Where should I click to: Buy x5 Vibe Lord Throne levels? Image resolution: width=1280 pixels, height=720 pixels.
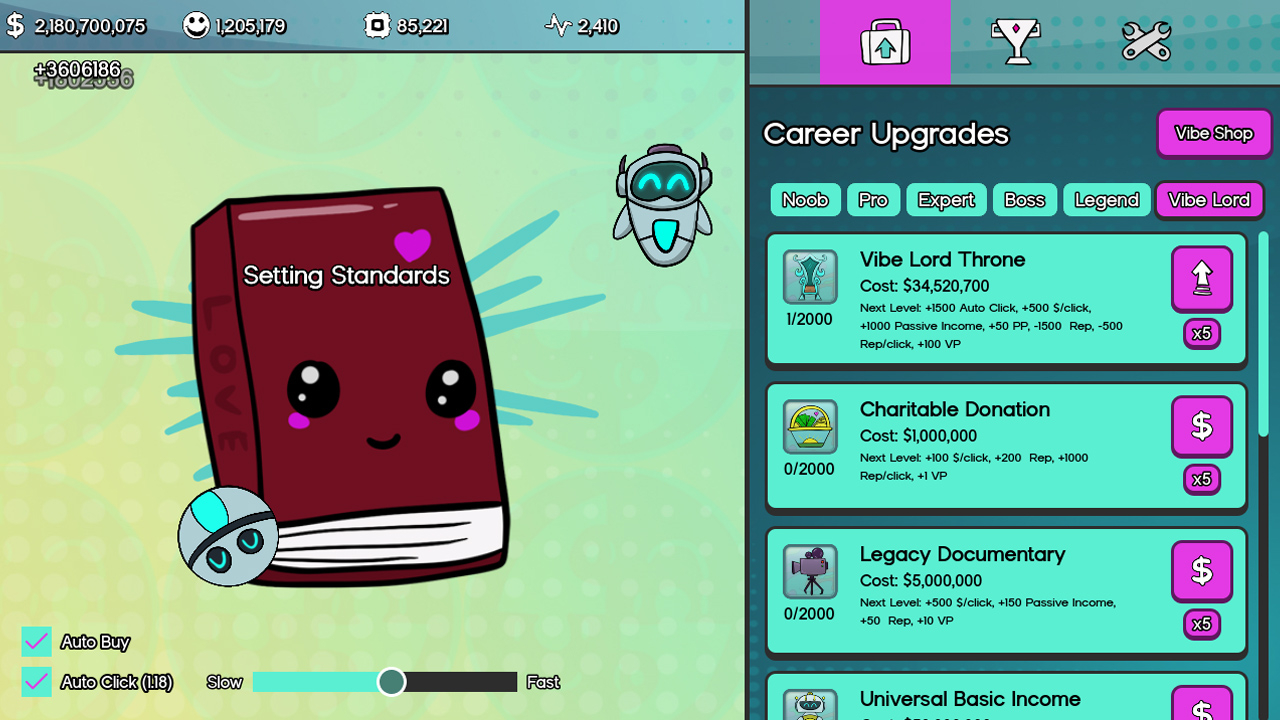[1201, 333]
